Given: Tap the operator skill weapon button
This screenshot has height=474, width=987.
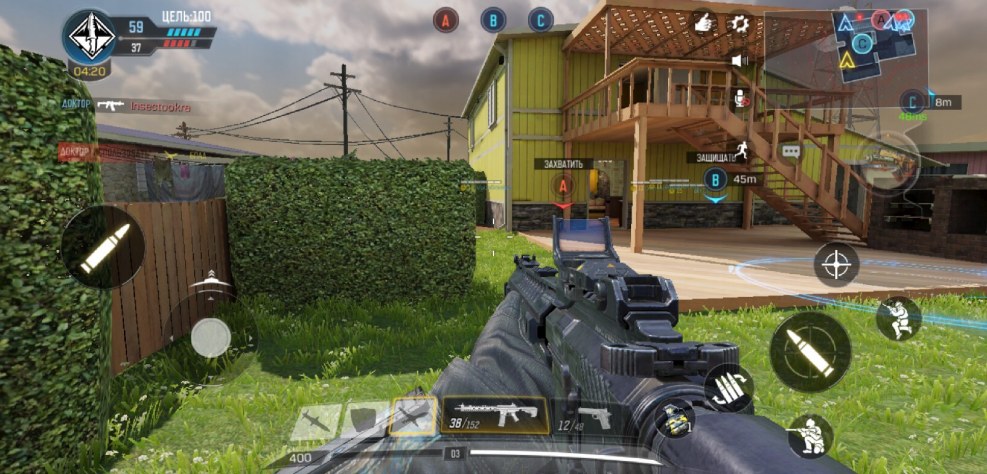Looking at the screenshot, I should pyautogui.click(x=886, y=160).
